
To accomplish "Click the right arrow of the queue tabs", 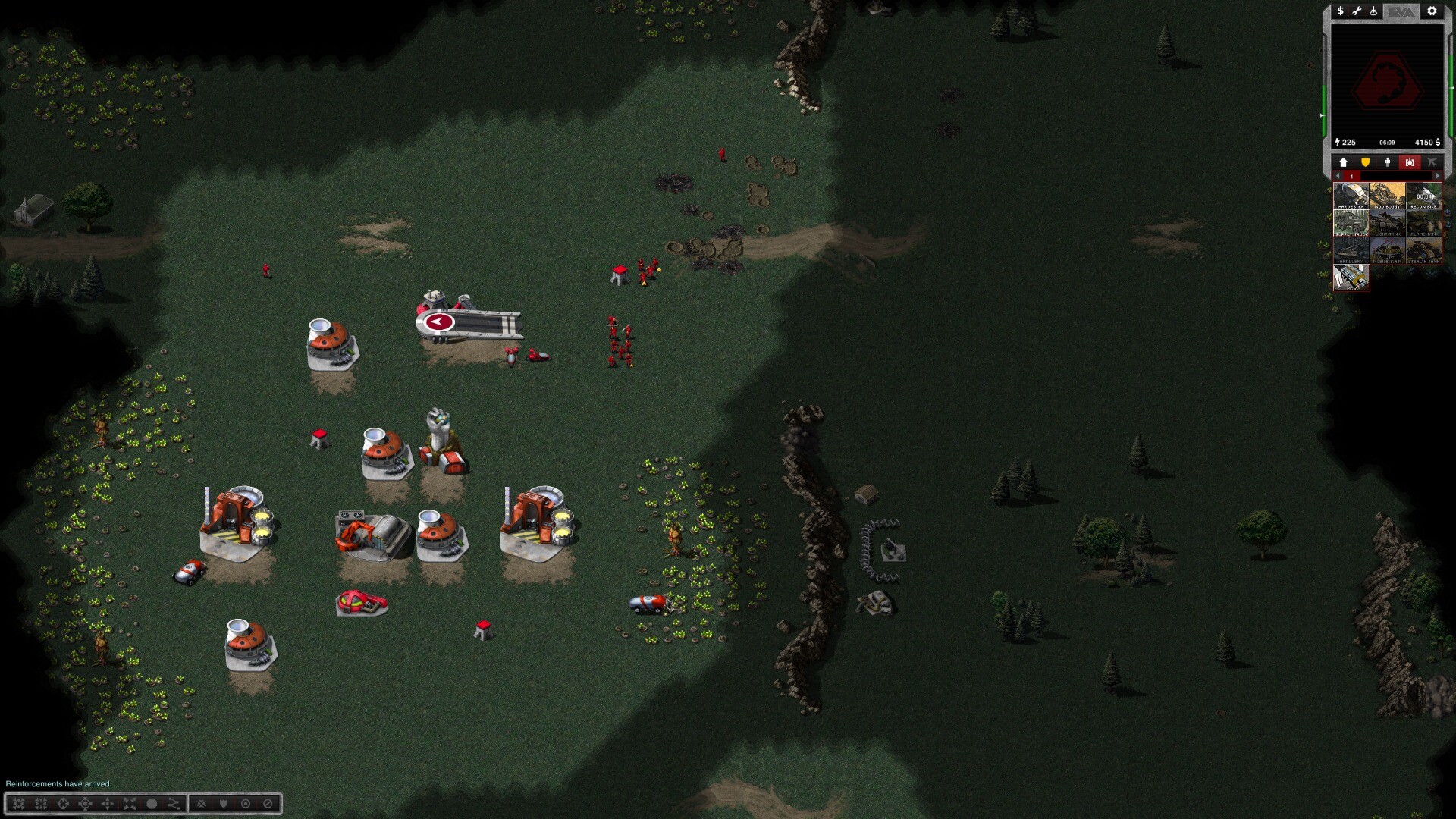I will 1437,176.
